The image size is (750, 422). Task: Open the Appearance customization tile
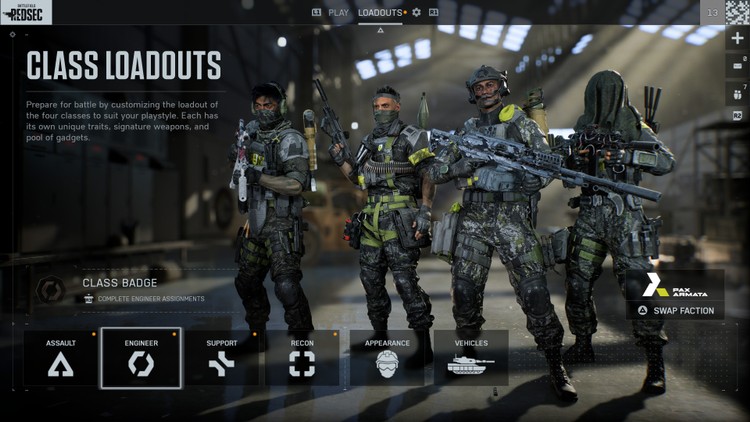point(387,357)
